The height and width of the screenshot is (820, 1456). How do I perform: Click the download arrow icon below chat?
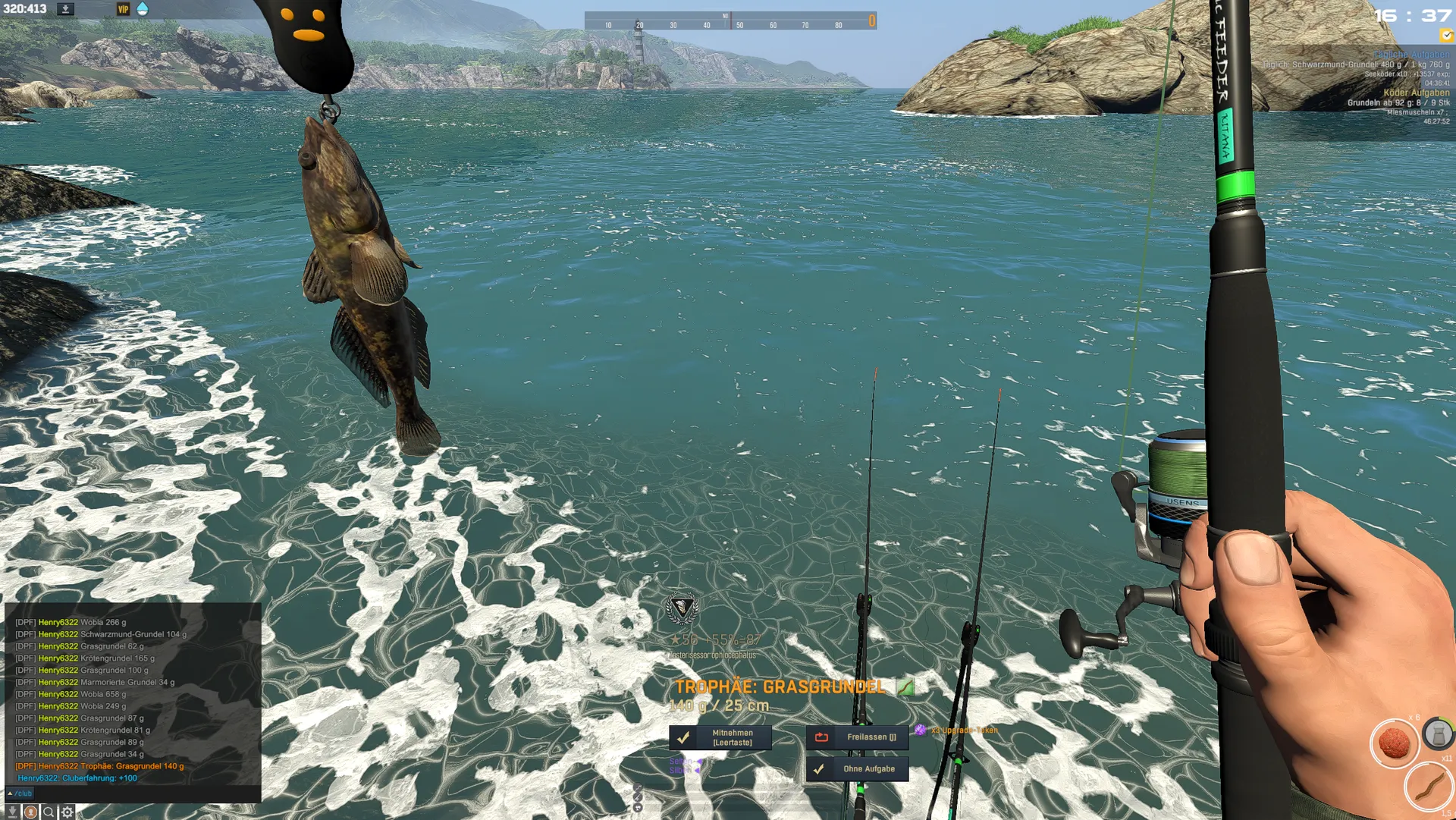pos(12,812)
